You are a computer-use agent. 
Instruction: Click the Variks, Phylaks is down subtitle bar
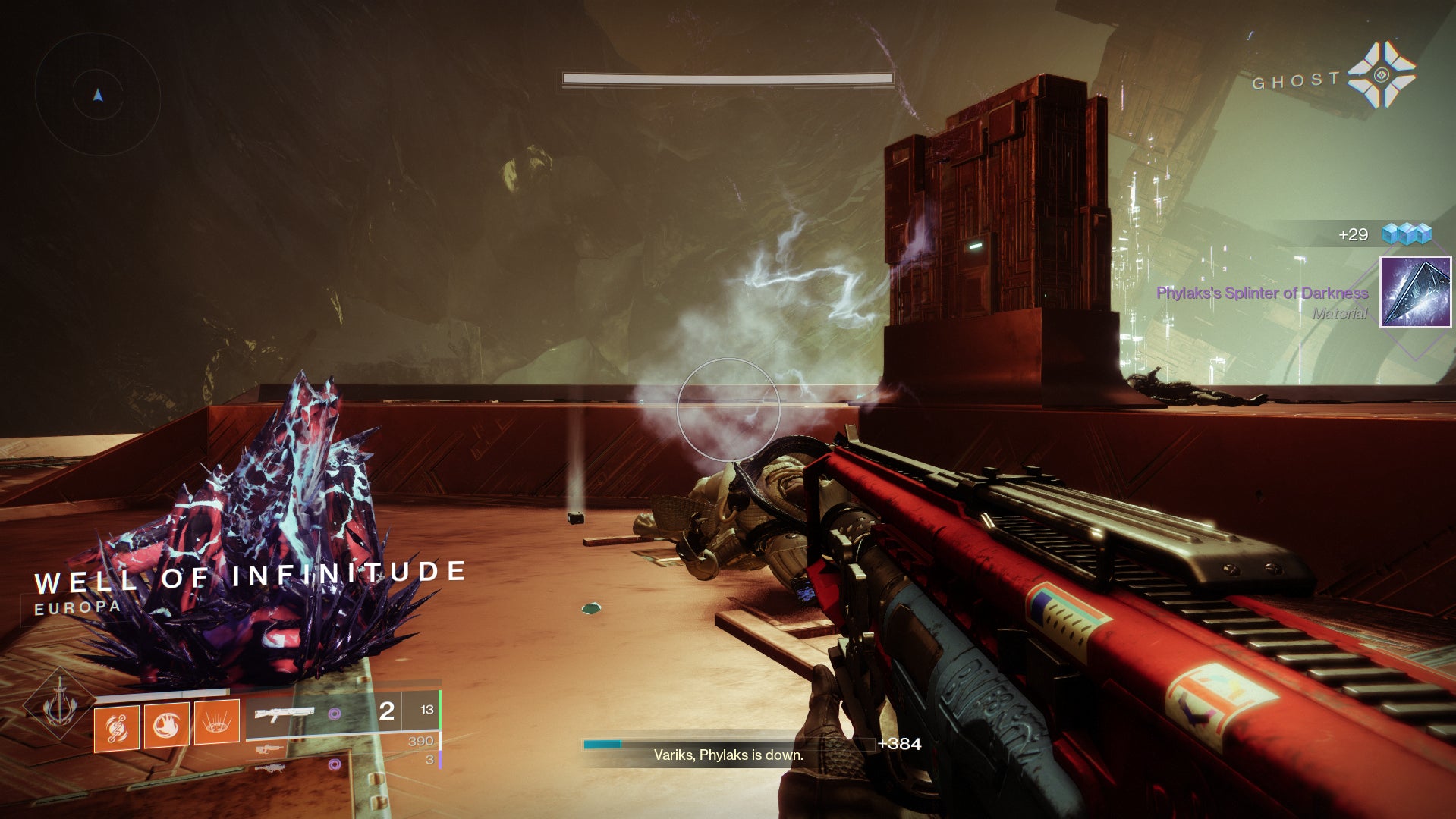point(728,755)
